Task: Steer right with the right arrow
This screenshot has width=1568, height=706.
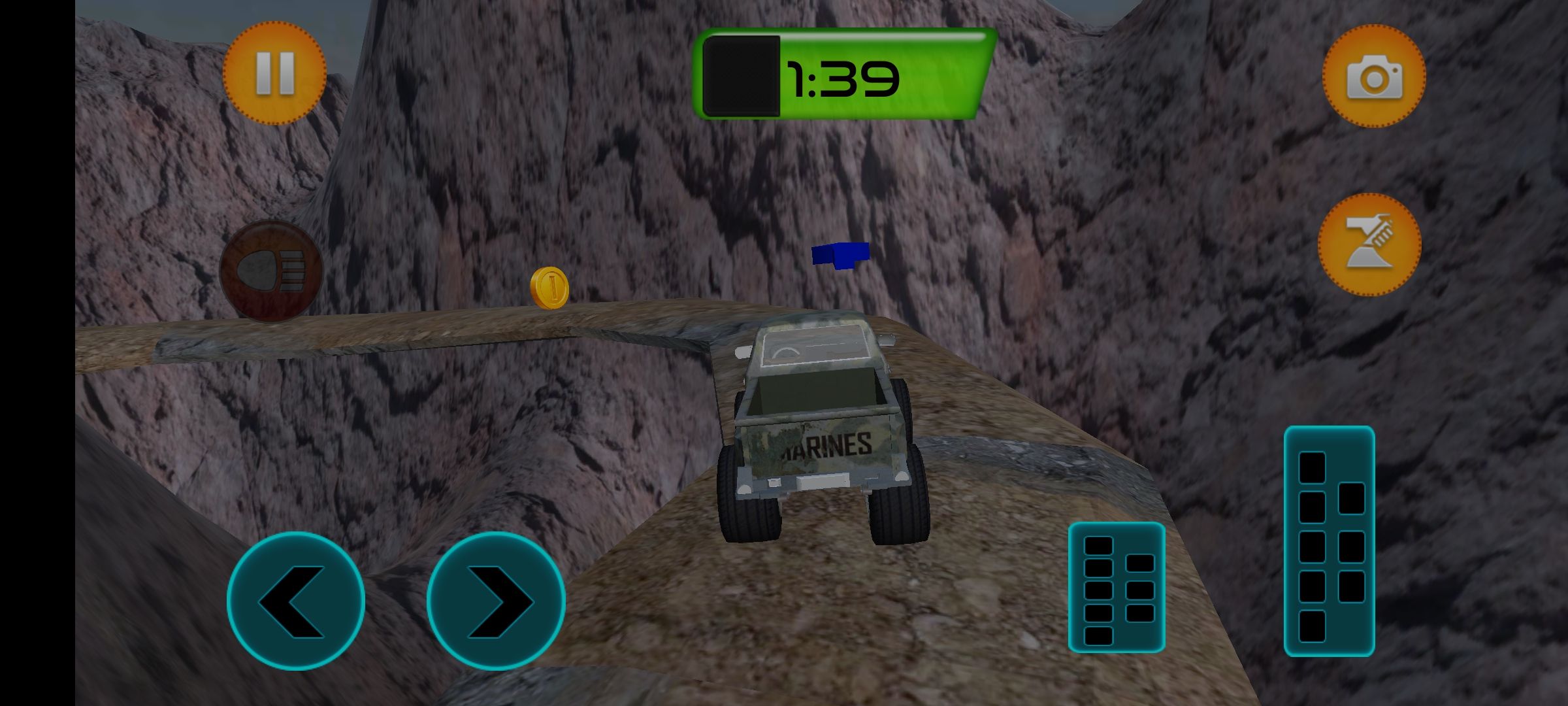Action: coord(496,601)
